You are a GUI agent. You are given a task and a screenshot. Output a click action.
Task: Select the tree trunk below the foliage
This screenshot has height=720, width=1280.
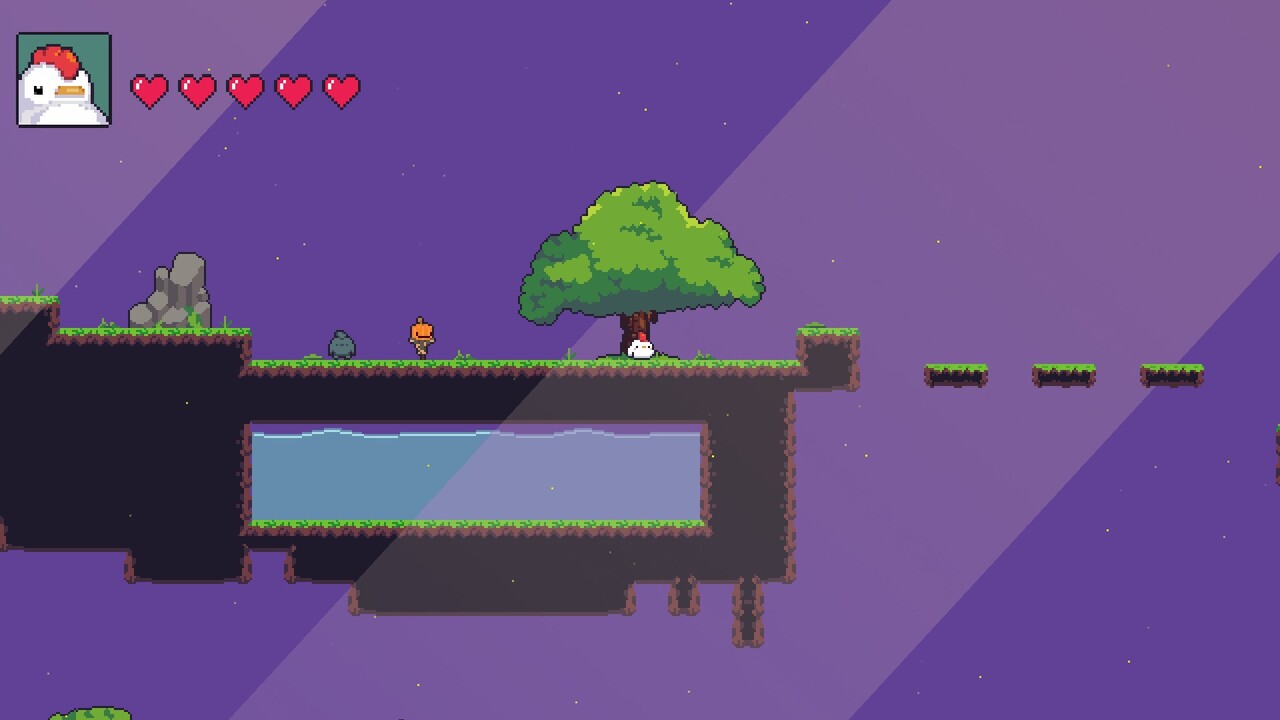tap(635, 330)
